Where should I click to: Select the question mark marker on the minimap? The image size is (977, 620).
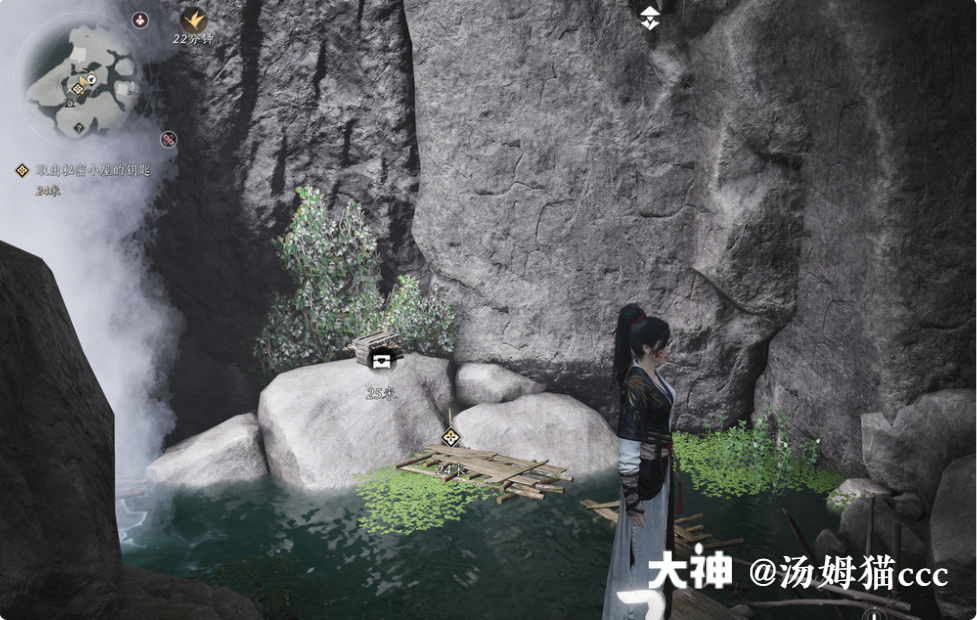pyautogui.click(x=79, y=128)
